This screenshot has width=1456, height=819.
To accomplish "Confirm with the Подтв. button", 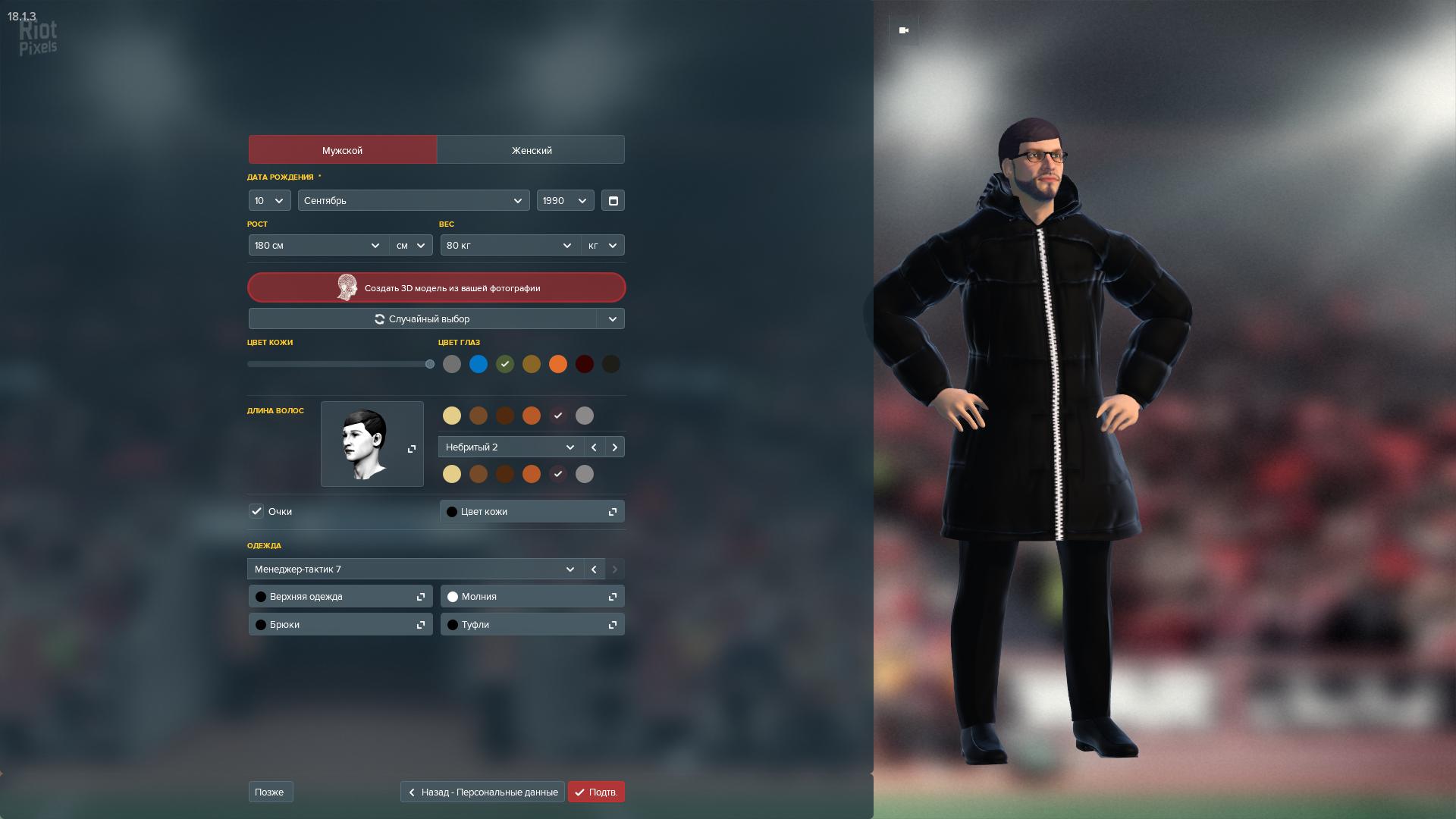I will tap(596, 792).
